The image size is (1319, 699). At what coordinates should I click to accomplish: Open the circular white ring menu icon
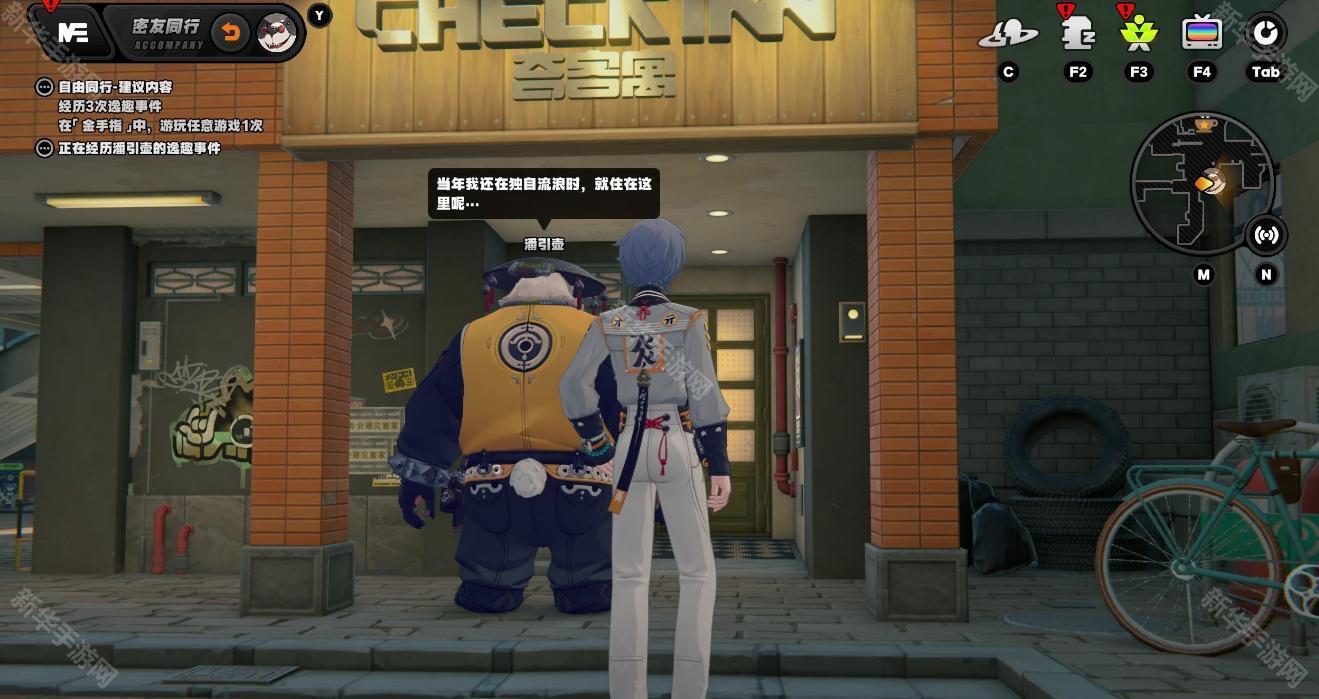pos(1265,33)
